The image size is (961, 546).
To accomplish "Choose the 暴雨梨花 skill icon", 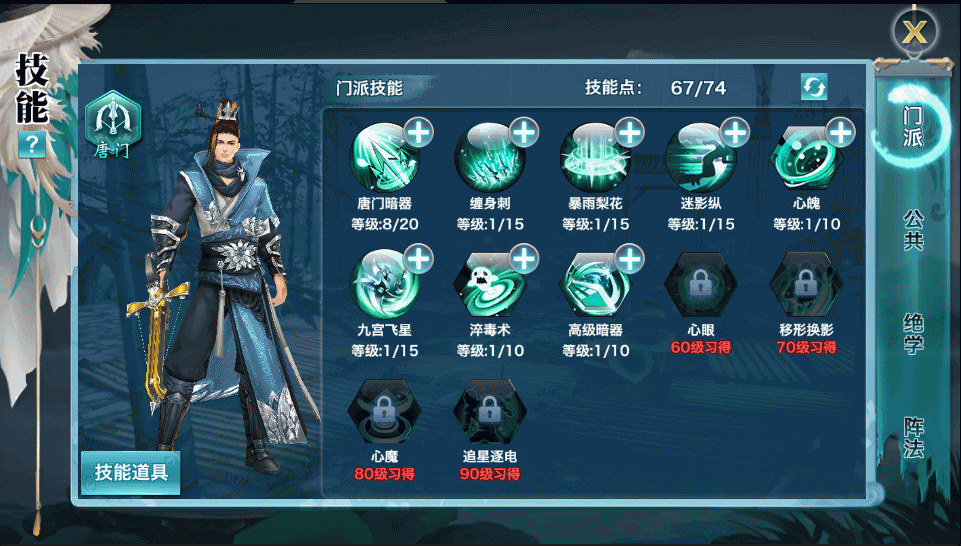I will pos(594,159).
